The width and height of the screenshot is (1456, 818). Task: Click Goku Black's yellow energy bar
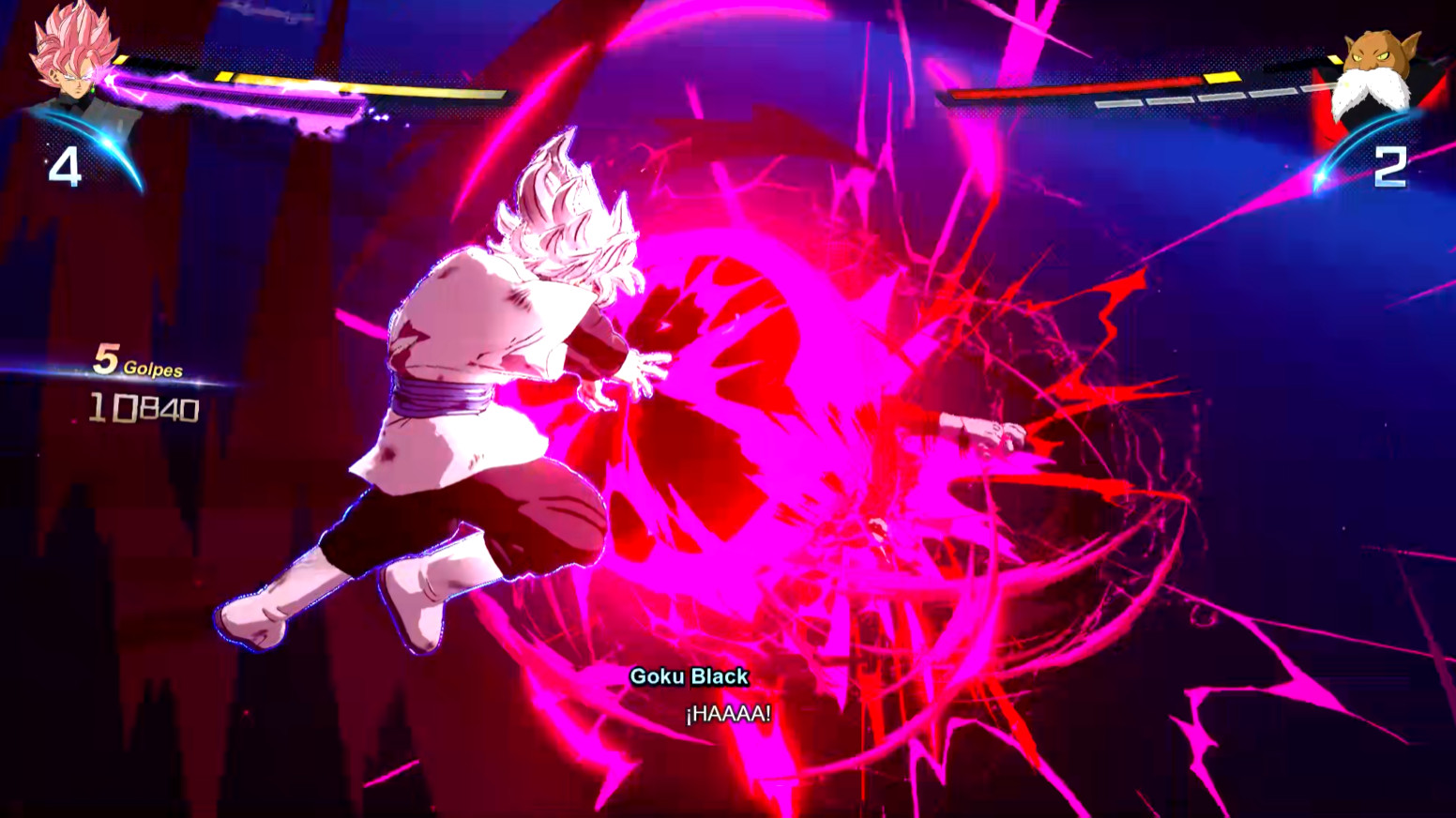[x=375, y=84]
